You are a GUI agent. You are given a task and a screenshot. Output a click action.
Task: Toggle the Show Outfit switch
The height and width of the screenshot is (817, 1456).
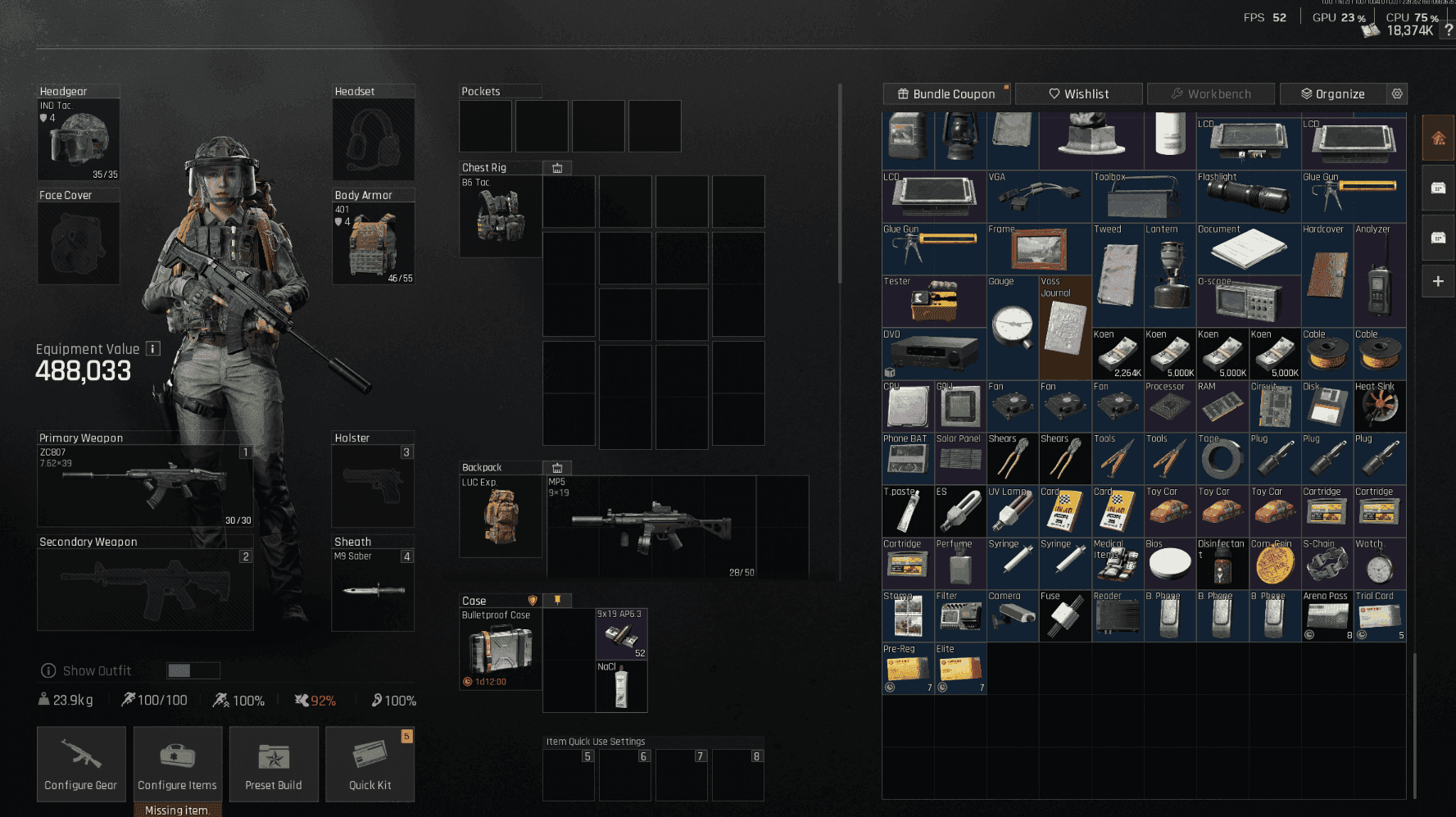coord(193,670)
